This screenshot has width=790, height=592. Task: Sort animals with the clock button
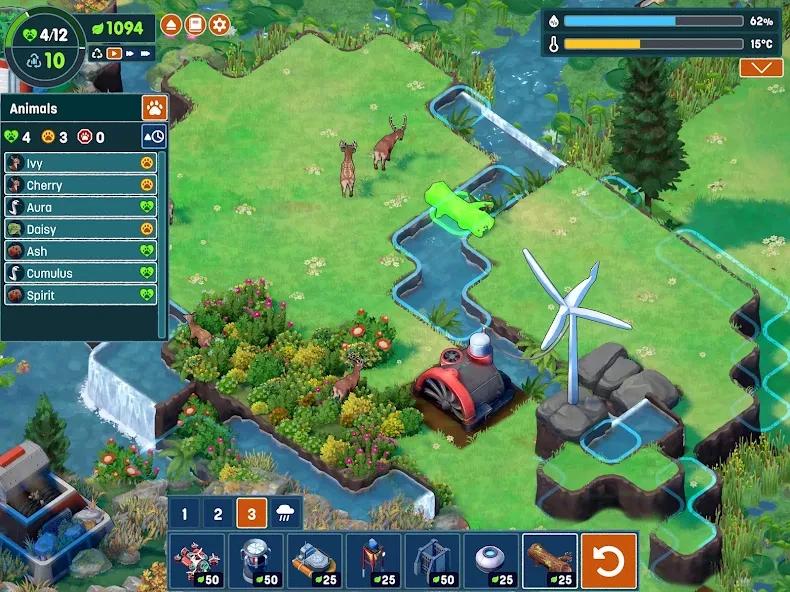tap(154, 137)
